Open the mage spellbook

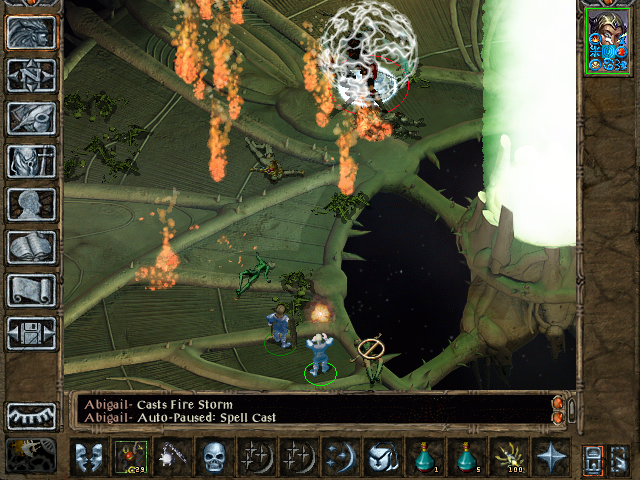[31, 247]
